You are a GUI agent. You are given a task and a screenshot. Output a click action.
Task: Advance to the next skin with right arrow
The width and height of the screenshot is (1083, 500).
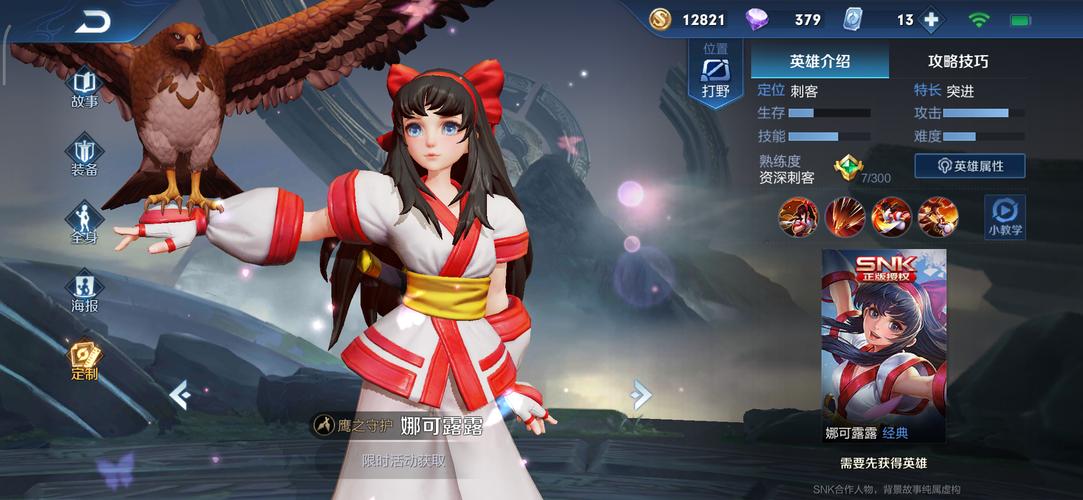(x=640, y=395)
